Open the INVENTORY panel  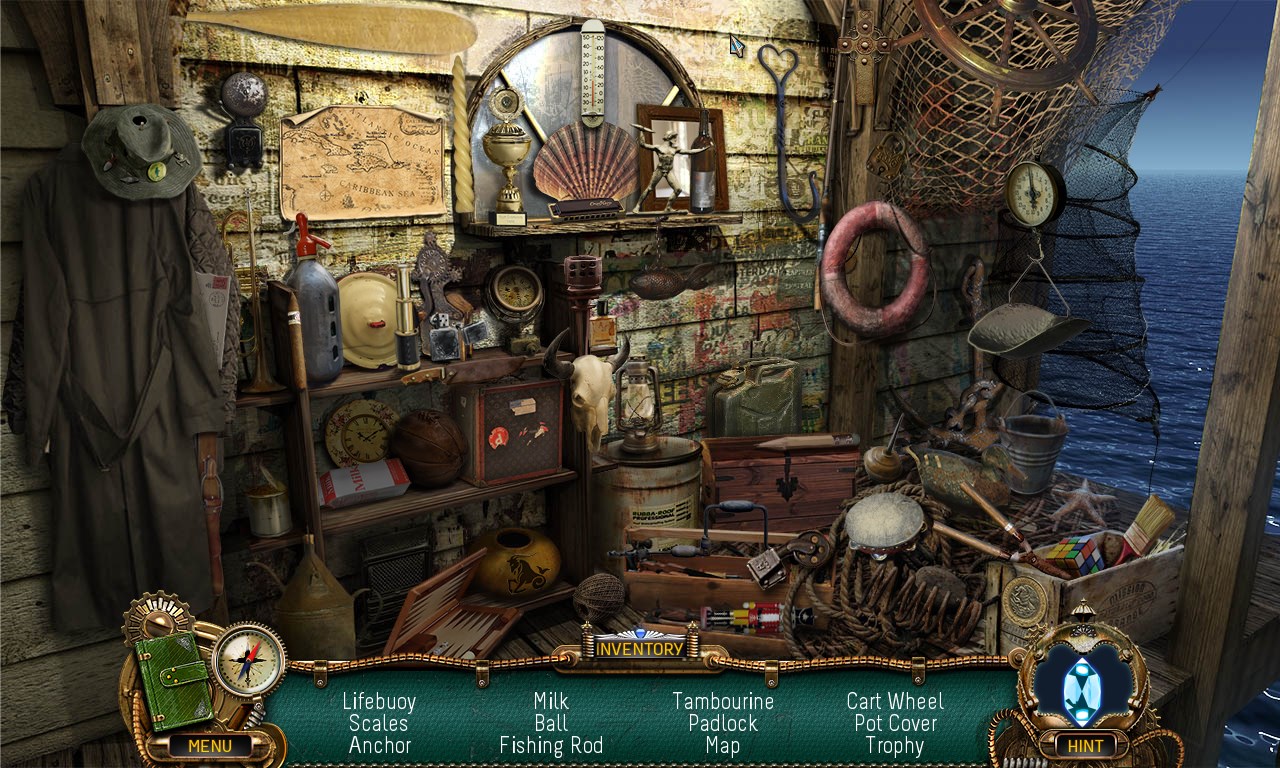tap(640, 647)
